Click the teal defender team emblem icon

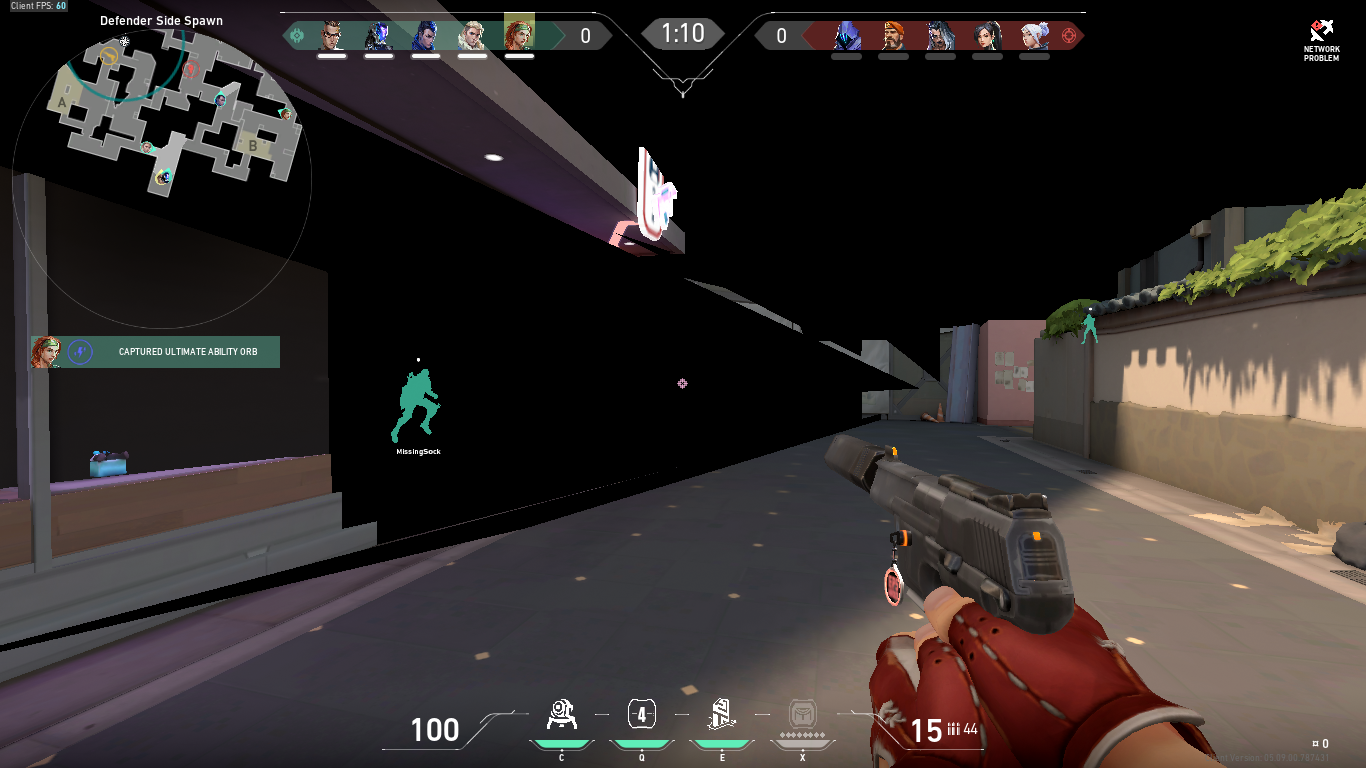click(296, 34)
